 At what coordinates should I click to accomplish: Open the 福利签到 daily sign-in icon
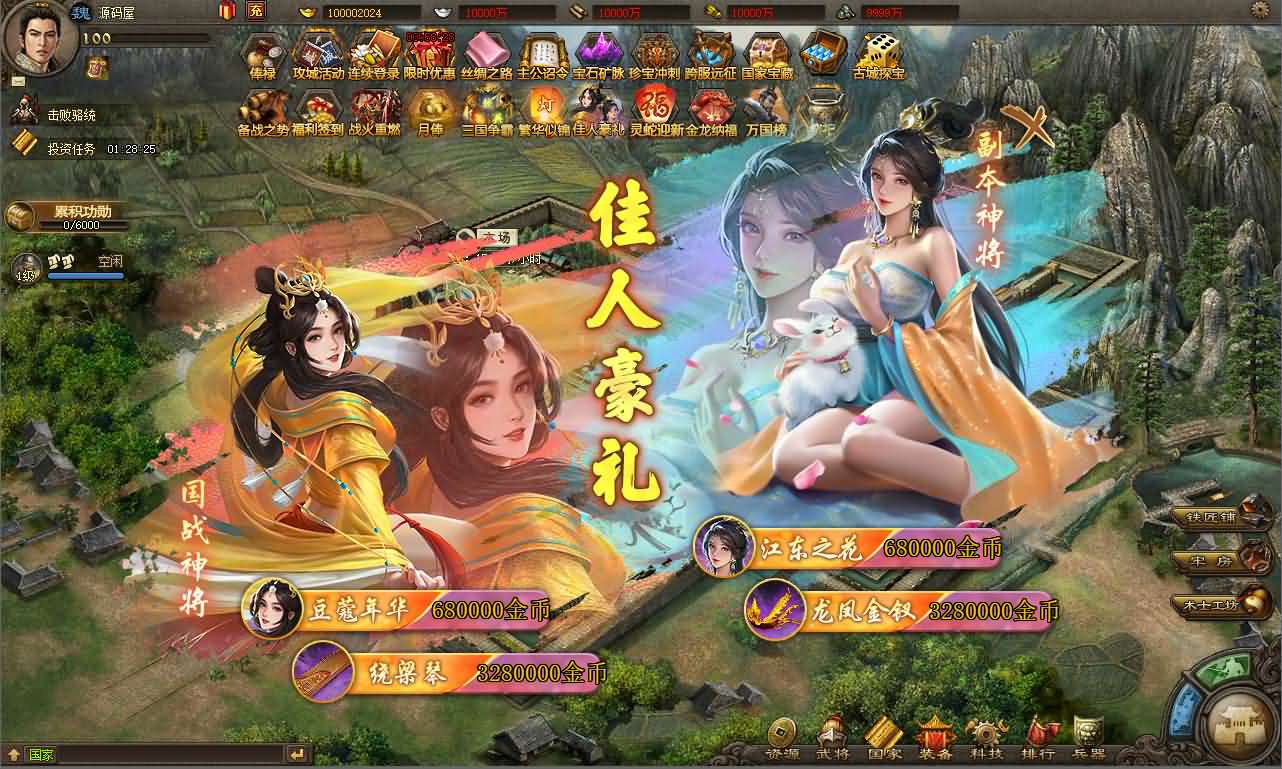click(317, 105)
